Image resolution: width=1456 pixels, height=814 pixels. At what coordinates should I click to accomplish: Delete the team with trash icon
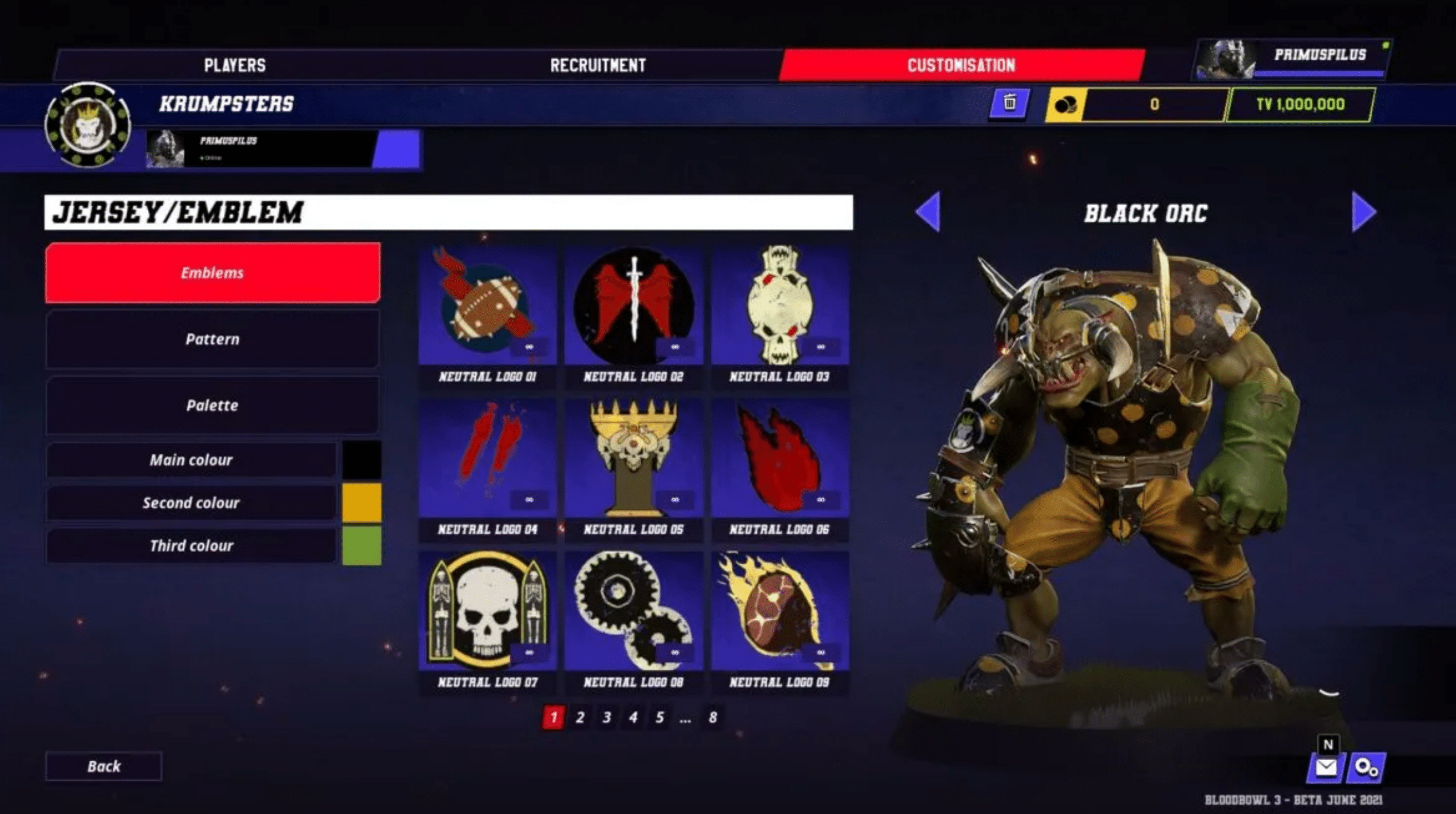[1009, 104]
